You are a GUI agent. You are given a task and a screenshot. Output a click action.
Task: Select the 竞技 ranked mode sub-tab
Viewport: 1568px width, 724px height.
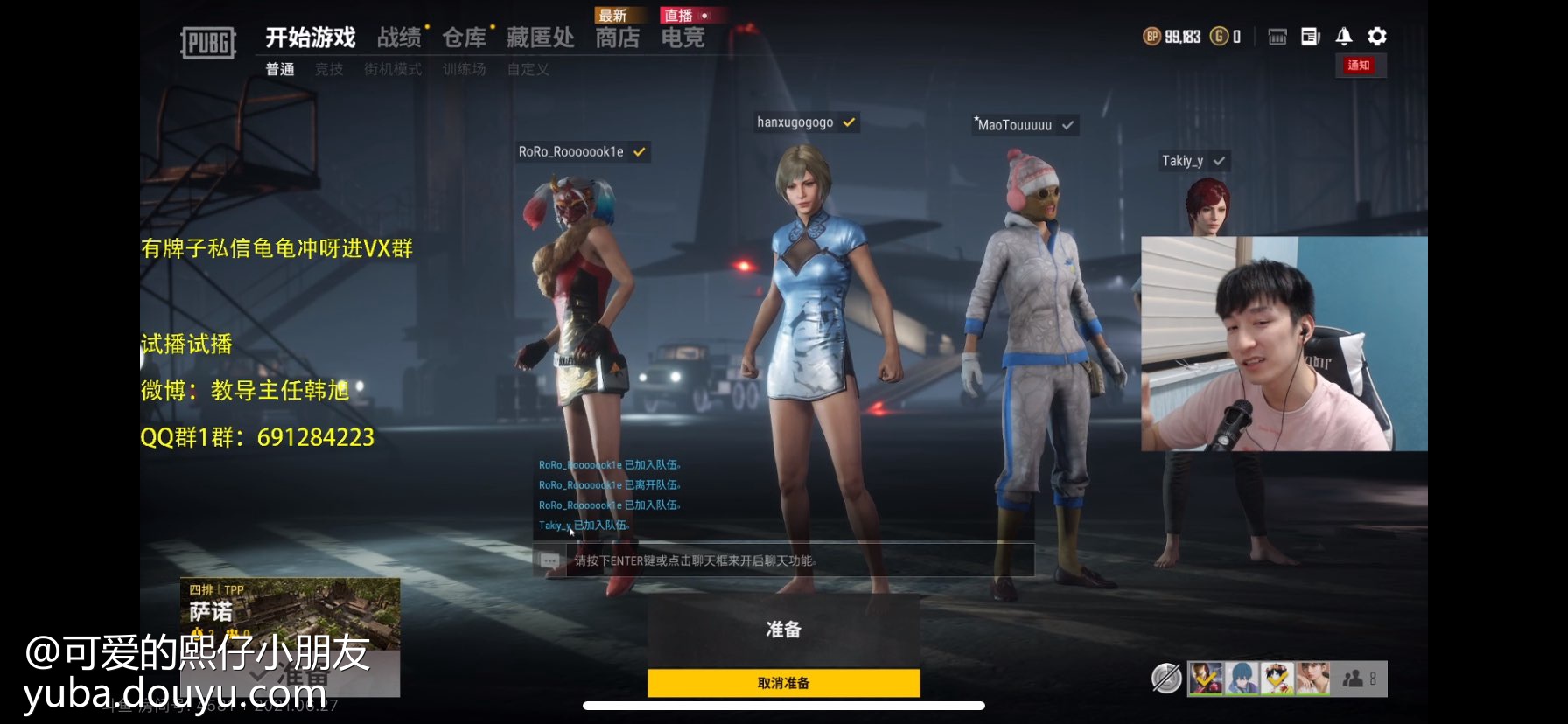[x=329, y=69]
